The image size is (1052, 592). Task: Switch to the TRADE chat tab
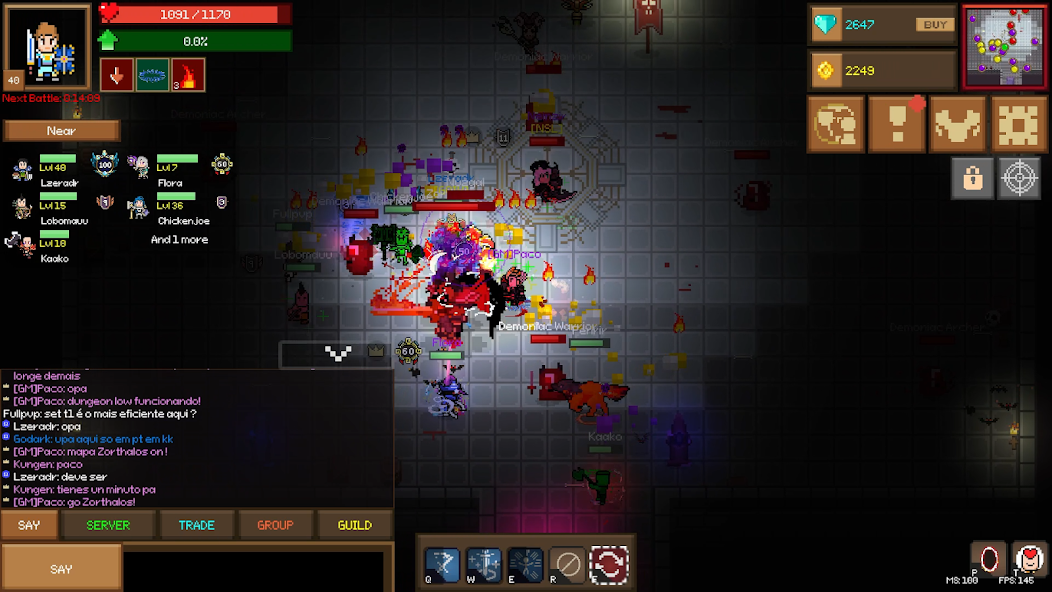click(196, 525)
